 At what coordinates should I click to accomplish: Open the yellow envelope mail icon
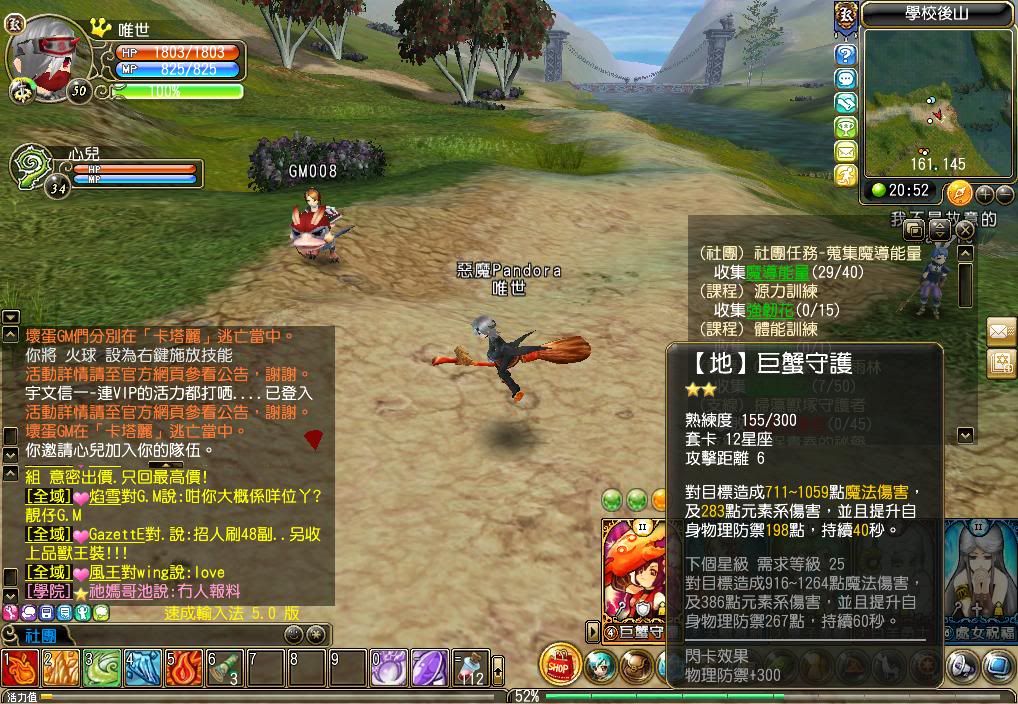(846, 152)
